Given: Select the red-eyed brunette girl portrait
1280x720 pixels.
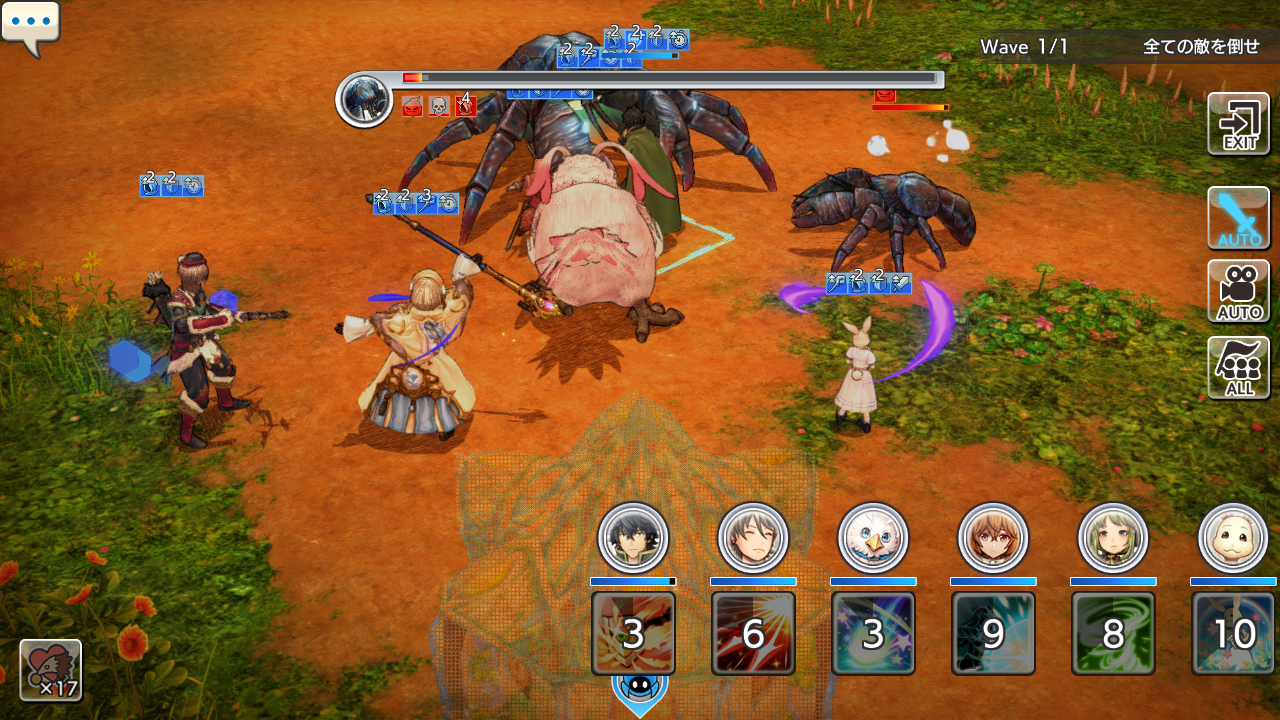Looking at the screenshot, I should (993, 538).
